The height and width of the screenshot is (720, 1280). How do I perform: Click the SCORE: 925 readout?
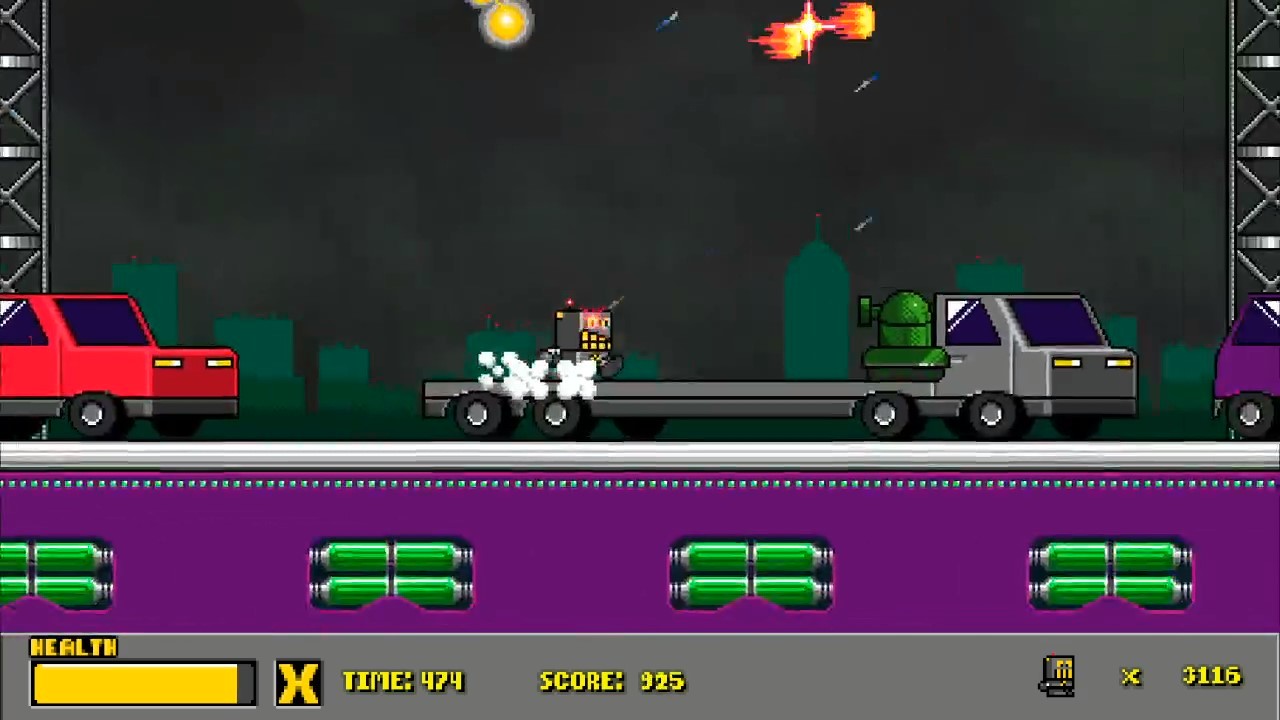coord(611,681)
